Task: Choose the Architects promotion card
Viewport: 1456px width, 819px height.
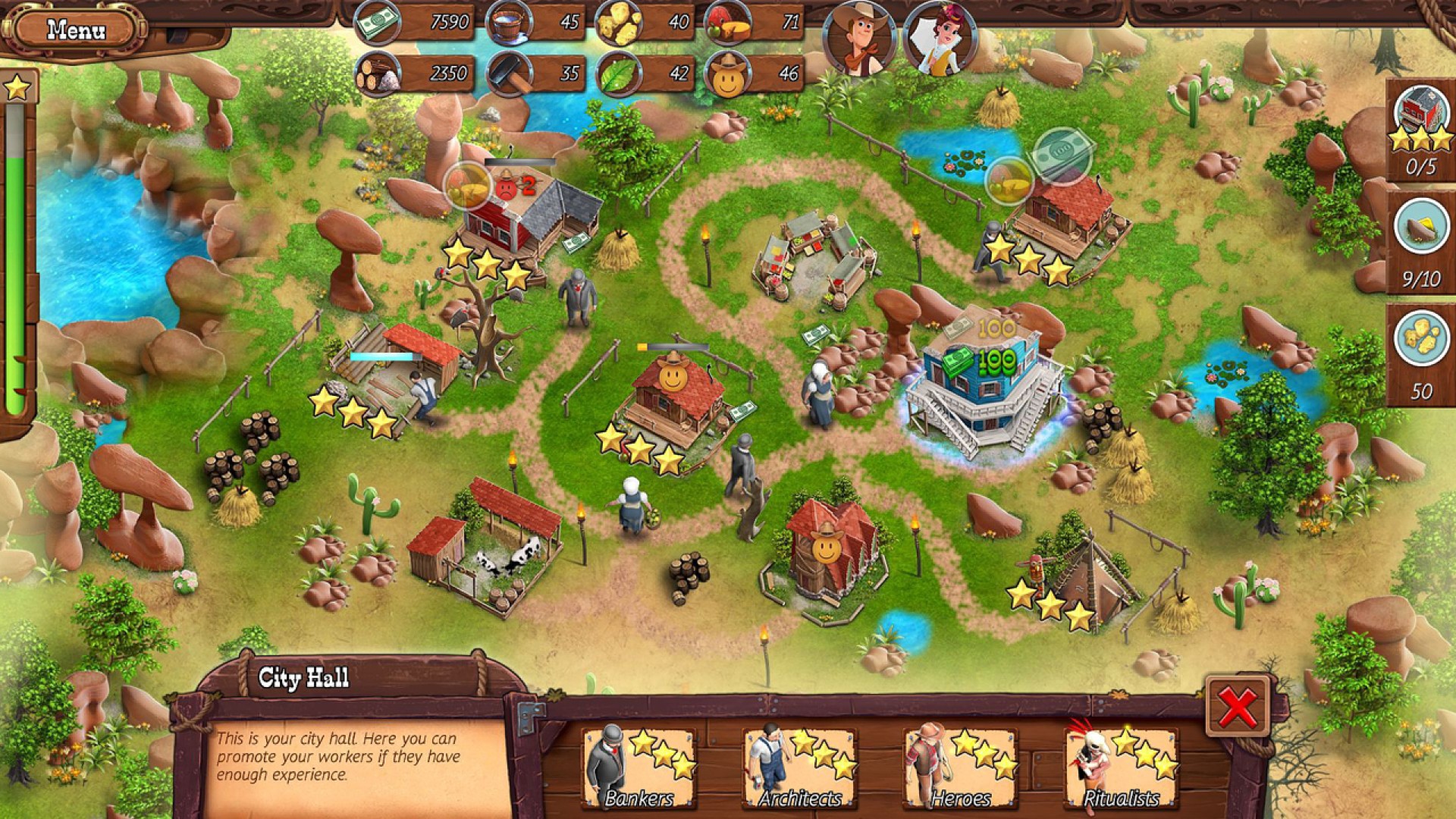Action: 799,767
